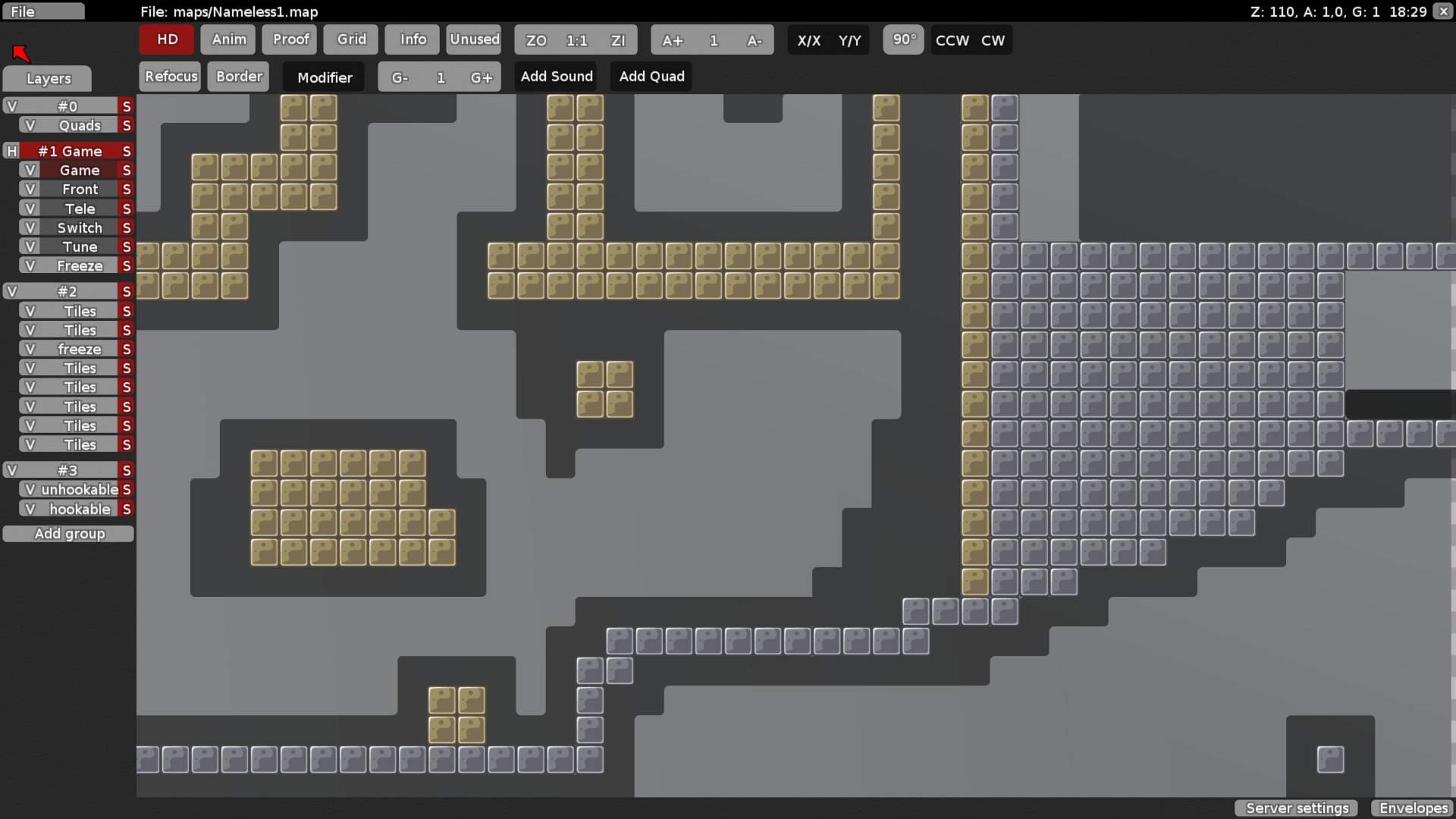Show the hidden #1 Game group
1456x819 pixels.
coord(11,151)
